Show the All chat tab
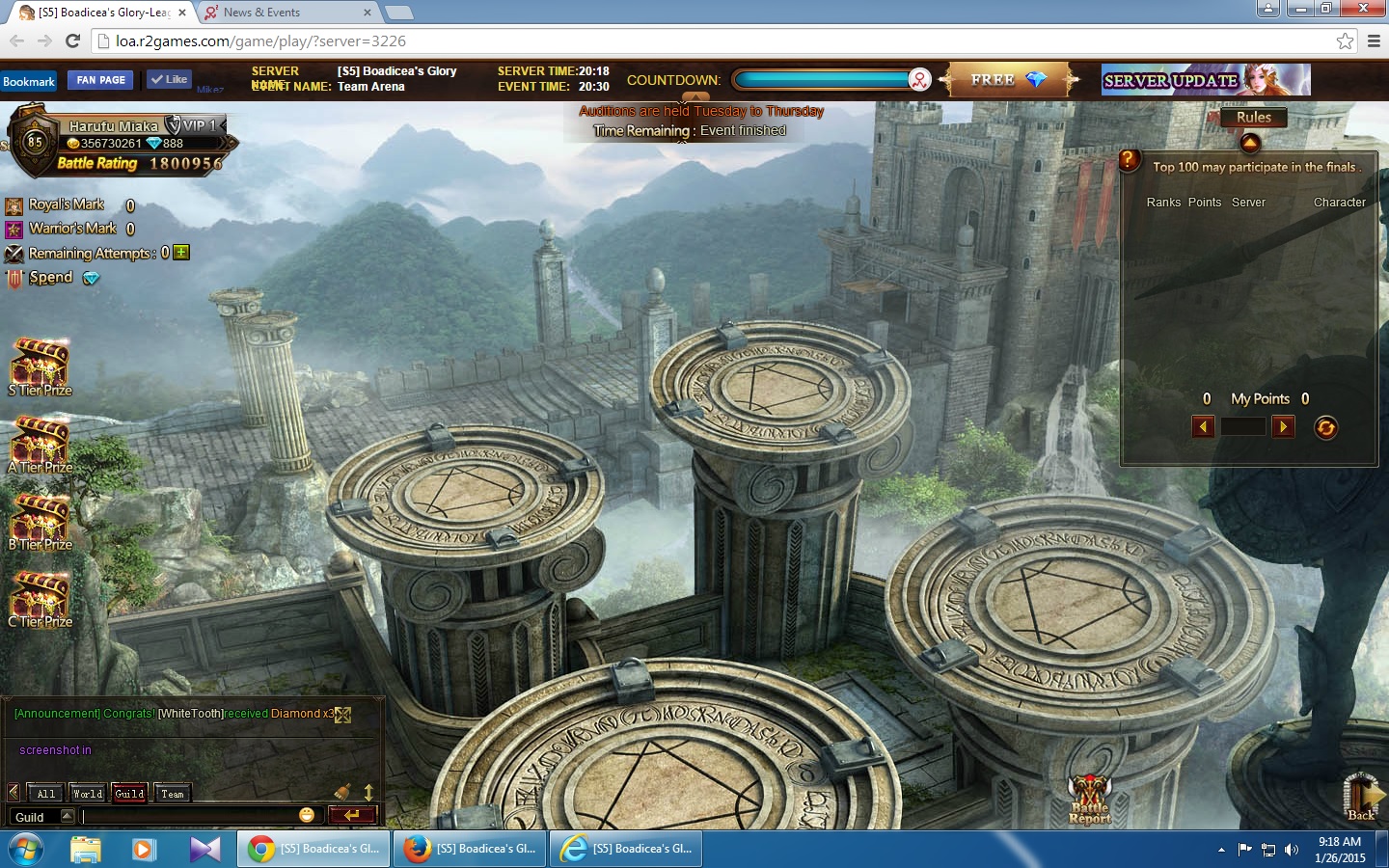This screenshot has height=868, width=1389. (45, 794)
